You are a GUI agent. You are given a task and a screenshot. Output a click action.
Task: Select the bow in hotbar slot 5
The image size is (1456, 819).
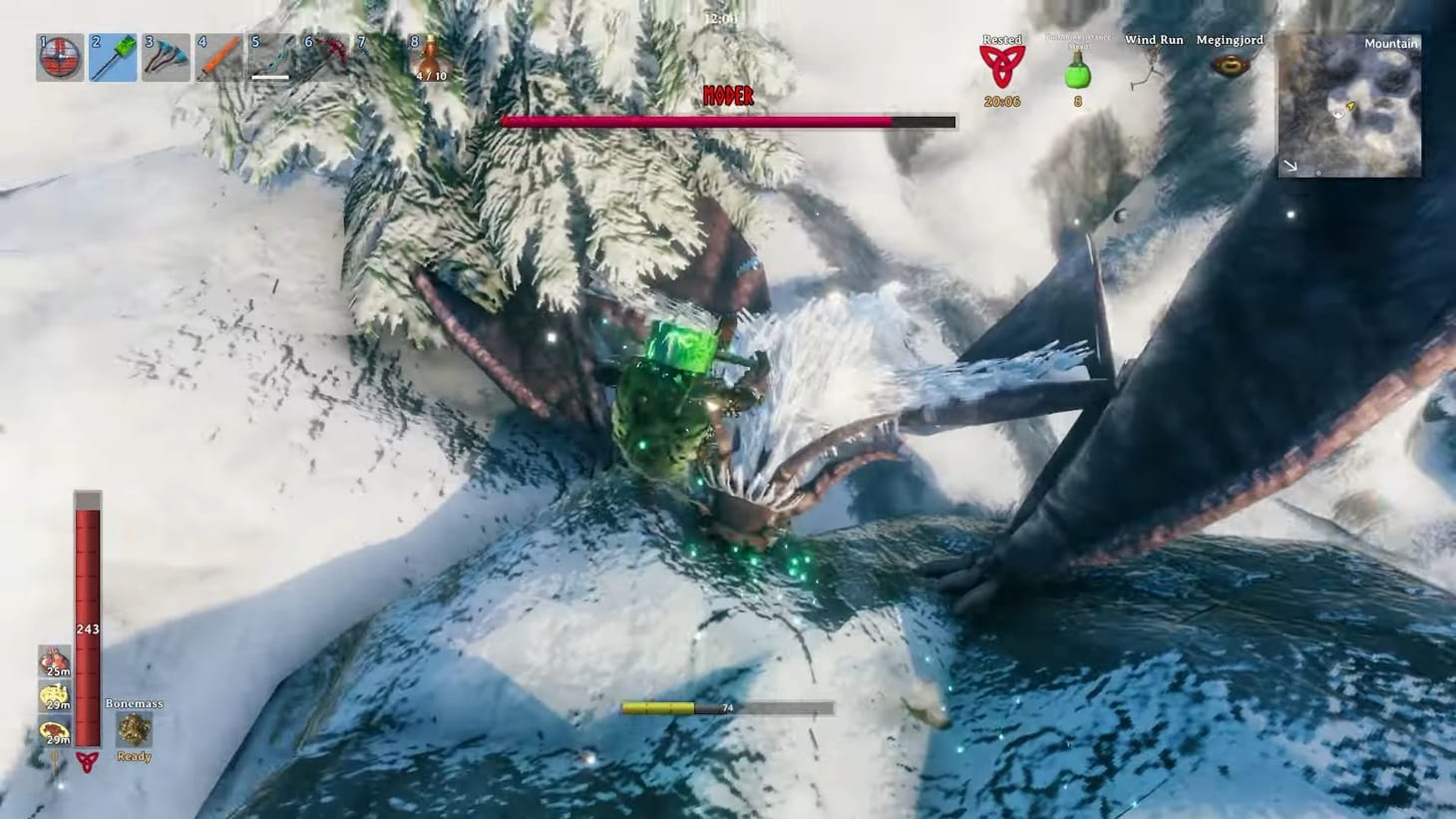pos(271,57)
